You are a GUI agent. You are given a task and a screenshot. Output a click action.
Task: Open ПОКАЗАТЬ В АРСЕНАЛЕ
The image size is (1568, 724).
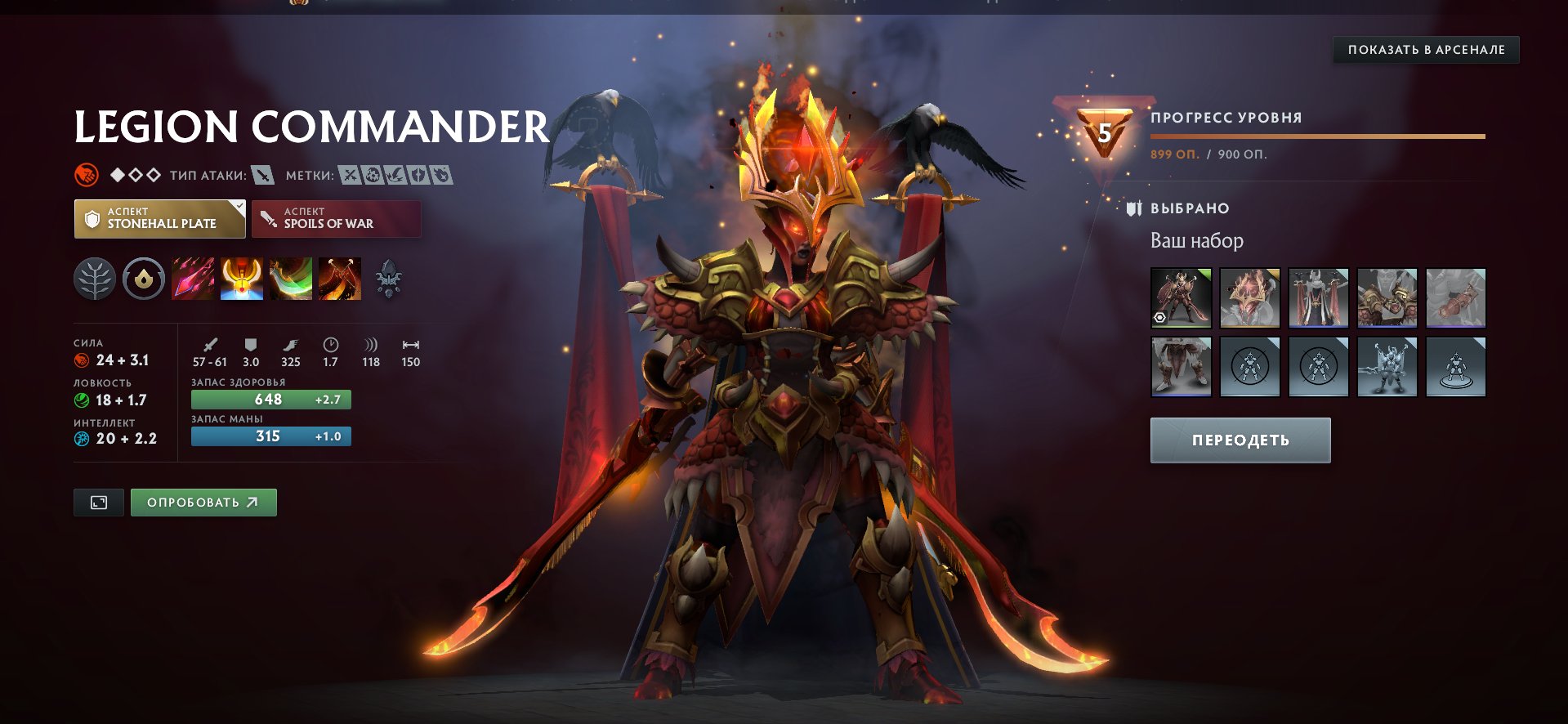click(x=1425, y=49)
